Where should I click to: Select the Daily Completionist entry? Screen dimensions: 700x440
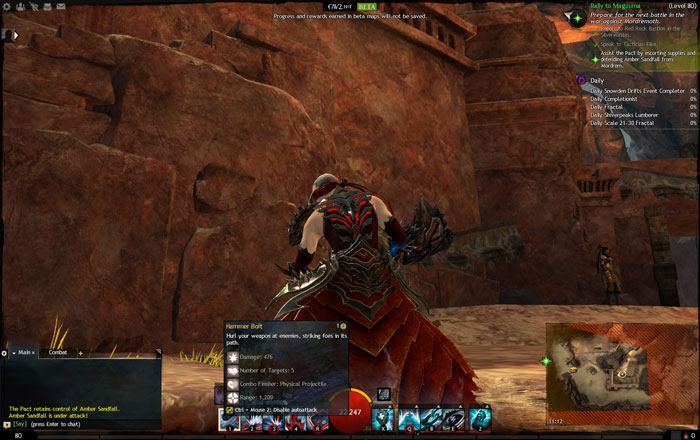click(x=615, y=99)
